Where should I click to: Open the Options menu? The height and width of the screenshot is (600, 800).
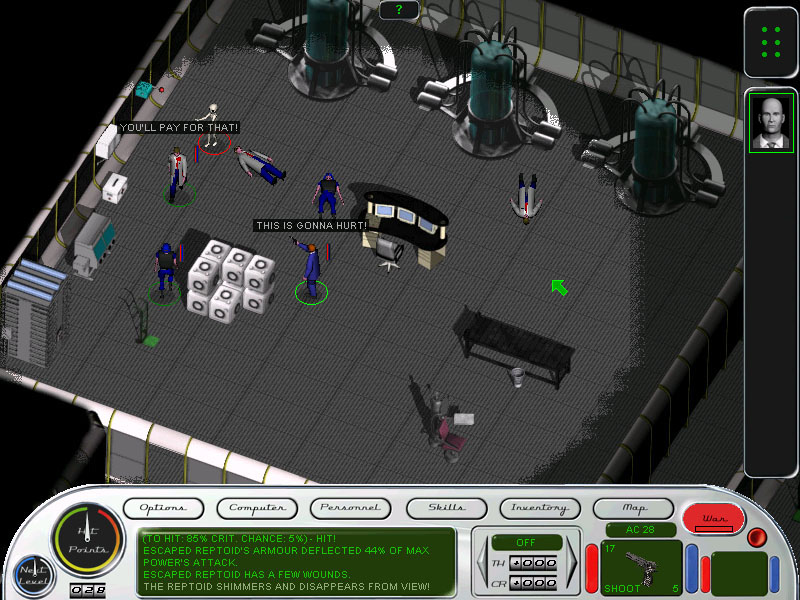point(163,508)
